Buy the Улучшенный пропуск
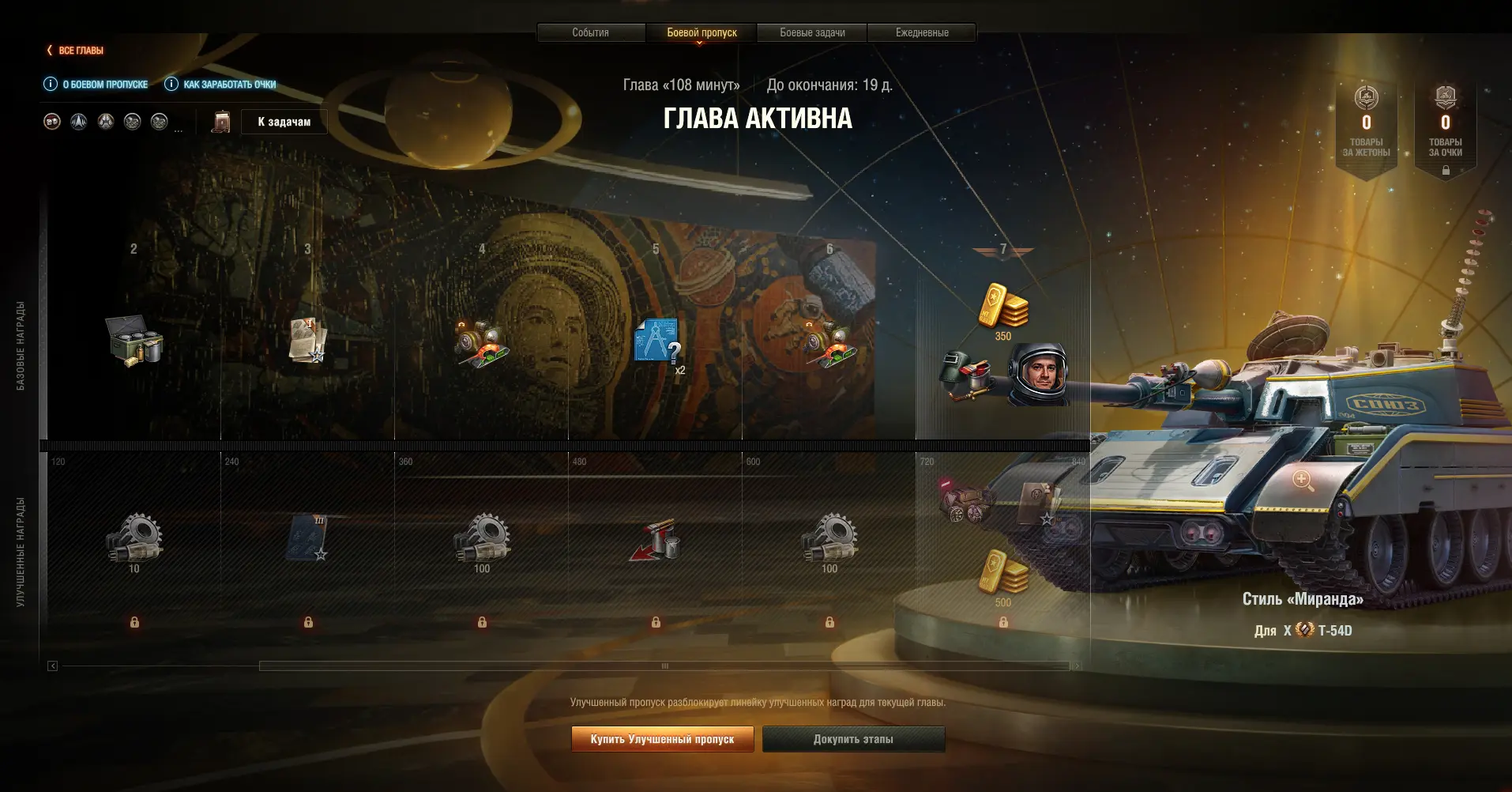Screen dimensions: 1512x792 (x=662, y=739)
